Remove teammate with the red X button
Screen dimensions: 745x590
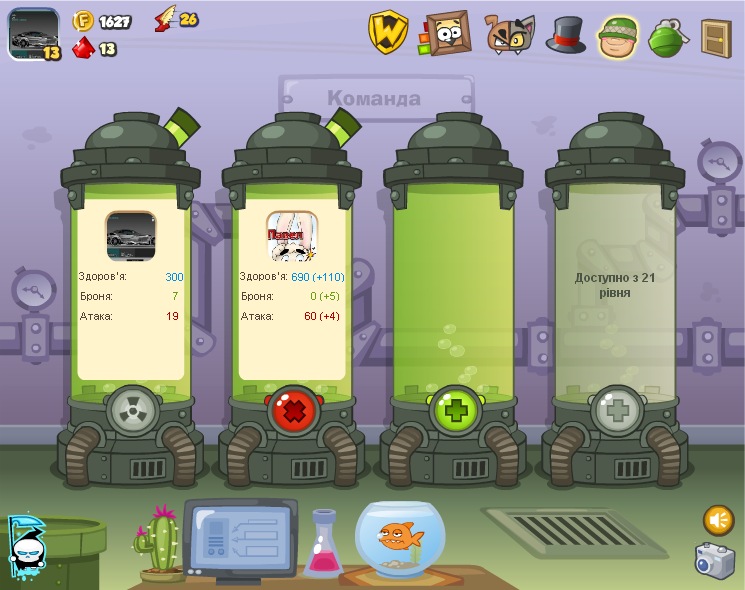pyautogui.click(x=292, y=410)
